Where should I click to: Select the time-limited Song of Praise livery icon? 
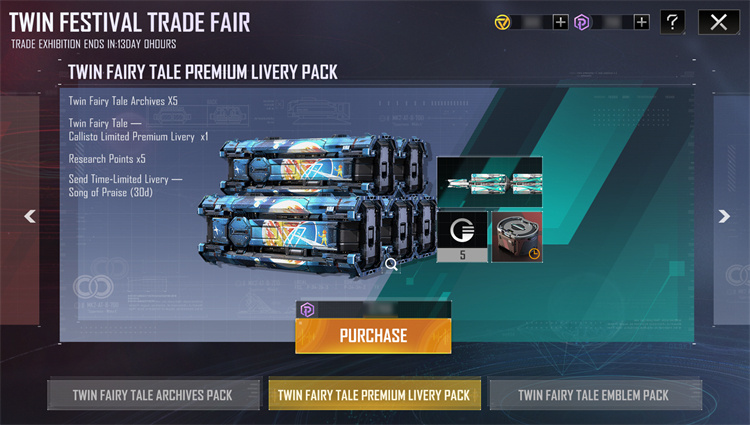pyautogui.click(x=518, y=237)
